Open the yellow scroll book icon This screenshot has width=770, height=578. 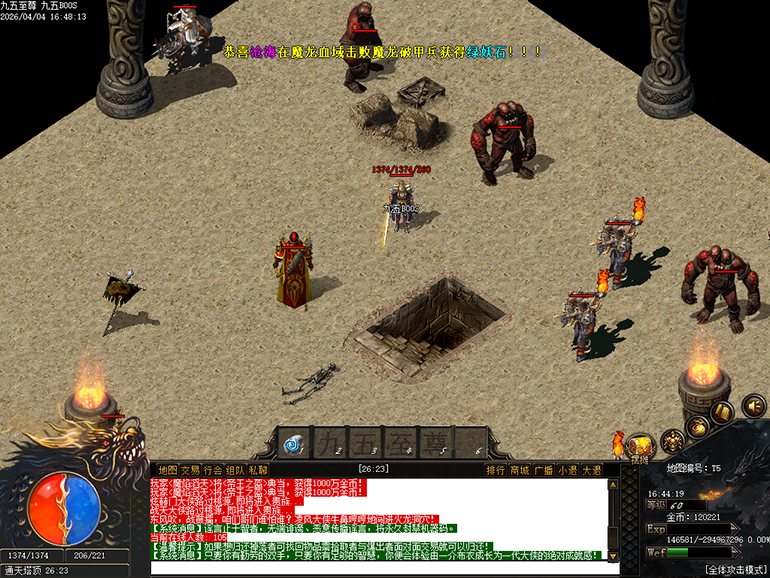coord(723,412)
